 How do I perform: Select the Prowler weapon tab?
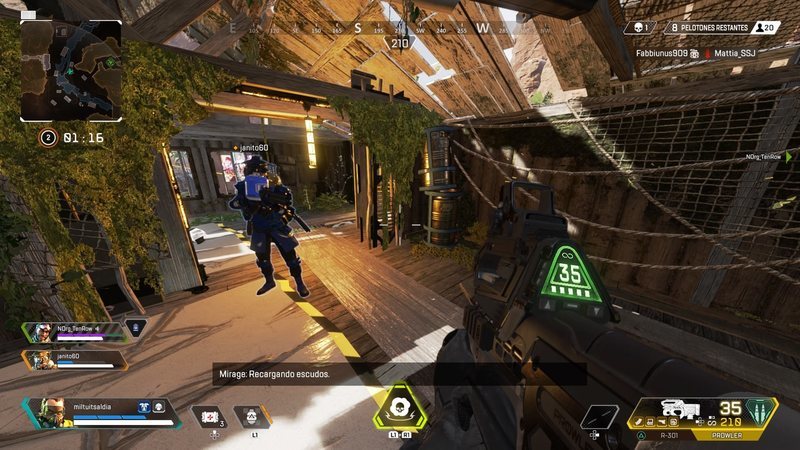[x=725, y=436]
